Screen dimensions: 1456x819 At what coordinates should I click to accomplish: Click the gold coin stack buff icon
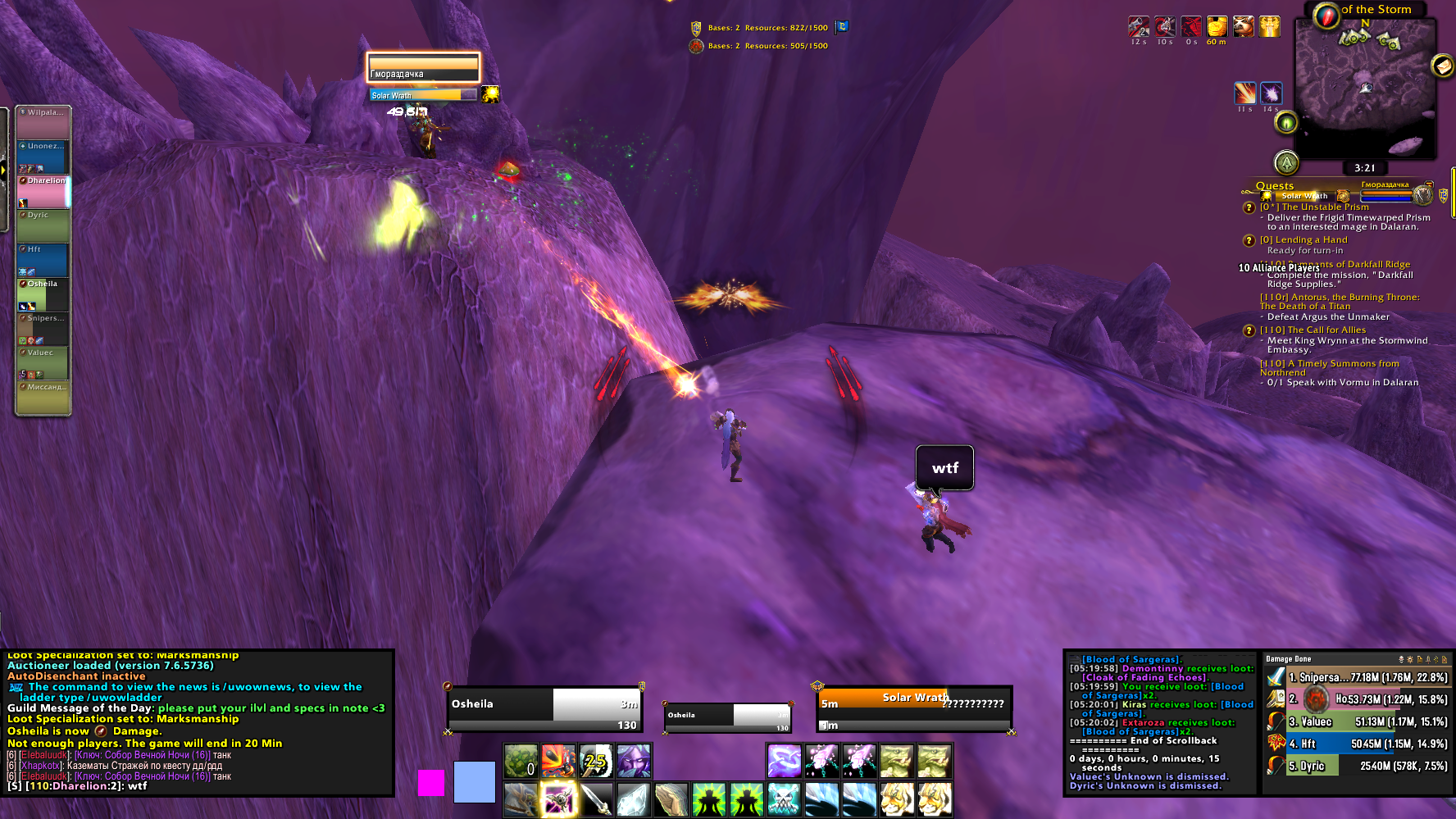(x=1217, y=26)
